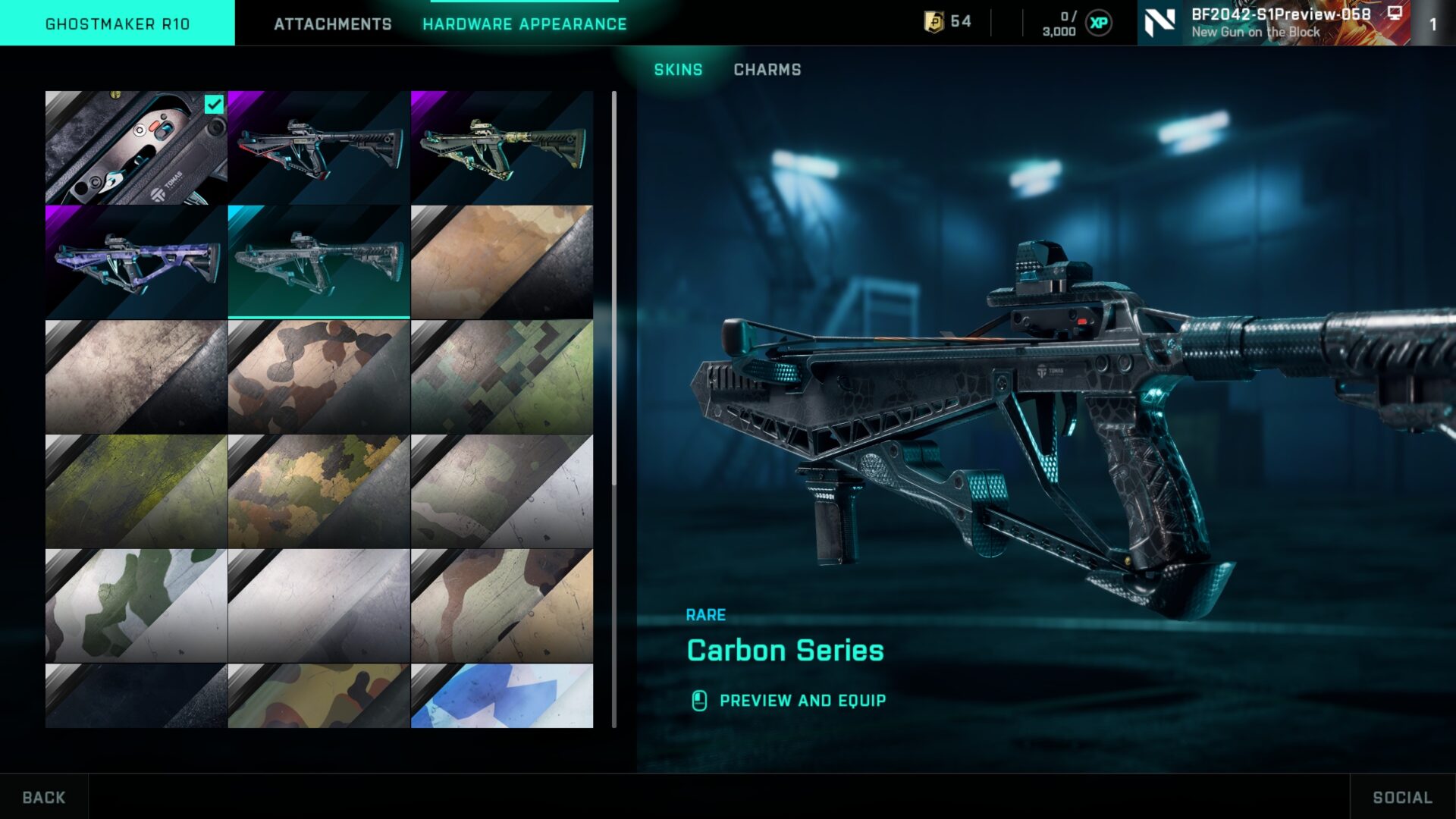Select the equipped default skin with checkmark

(136, 148)
